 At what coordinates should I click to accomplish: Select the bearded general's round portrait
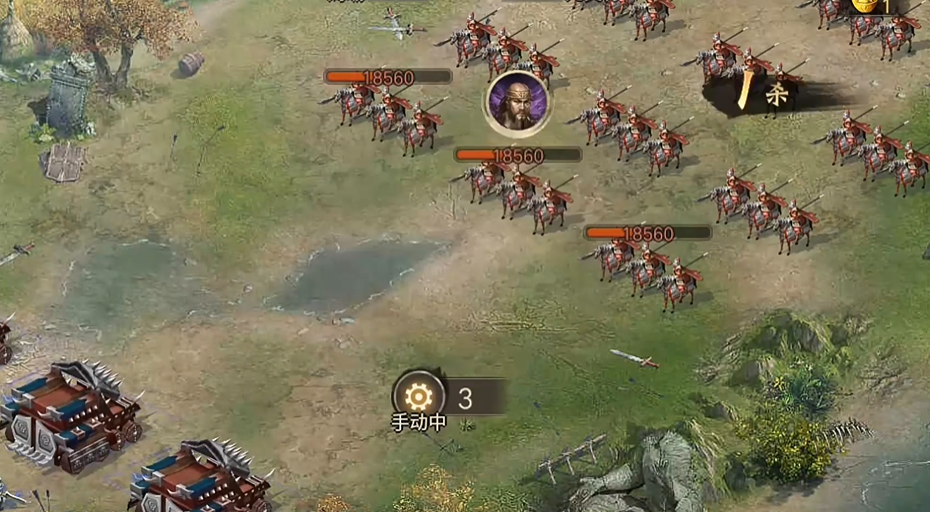(516, 103)
